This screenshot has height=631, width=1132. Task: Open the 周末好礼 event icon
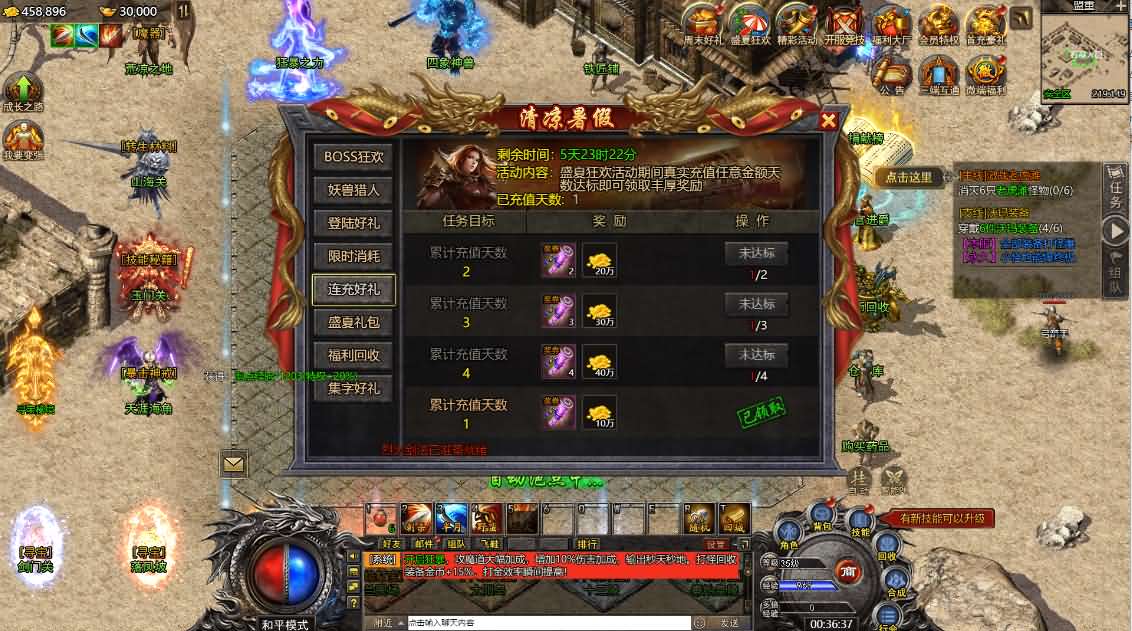point(703,24)
